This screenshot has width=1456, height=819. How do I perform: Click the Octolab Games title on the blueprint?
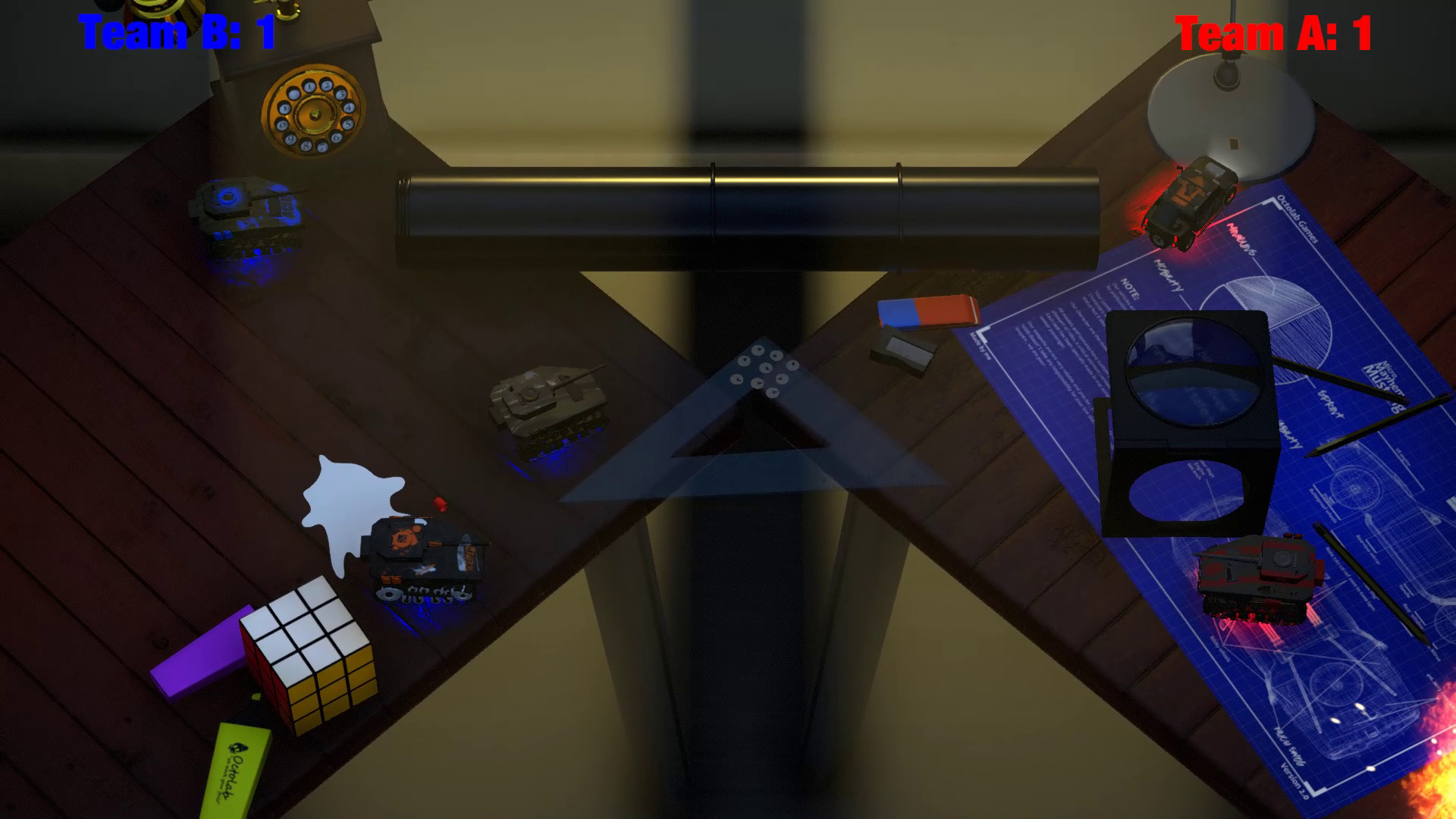(x=1297, y=220)
